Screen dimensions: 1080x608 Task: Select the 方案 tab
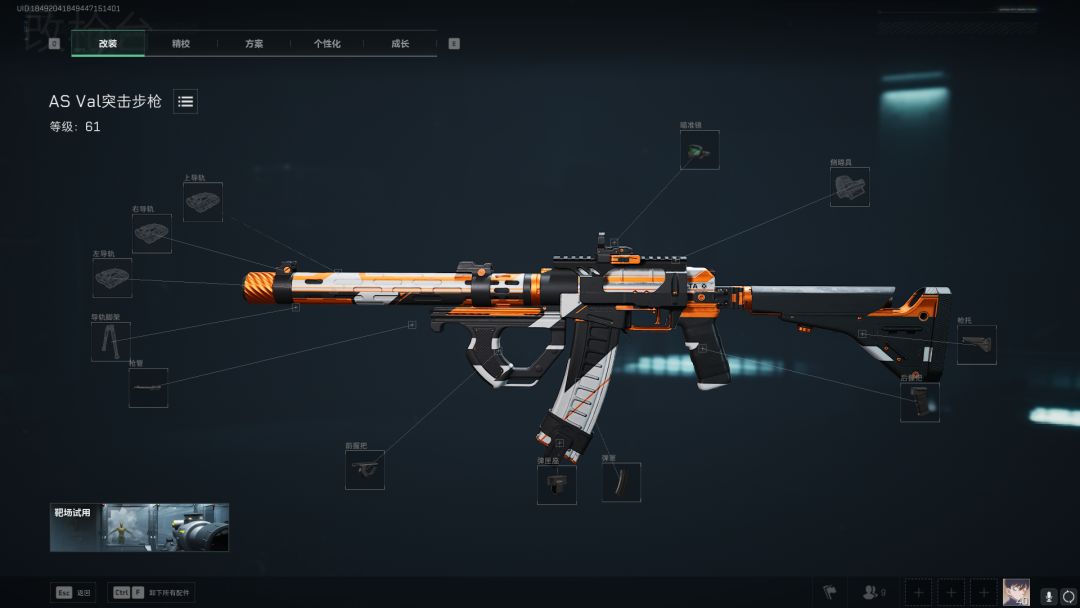click(x=254, y=44)
